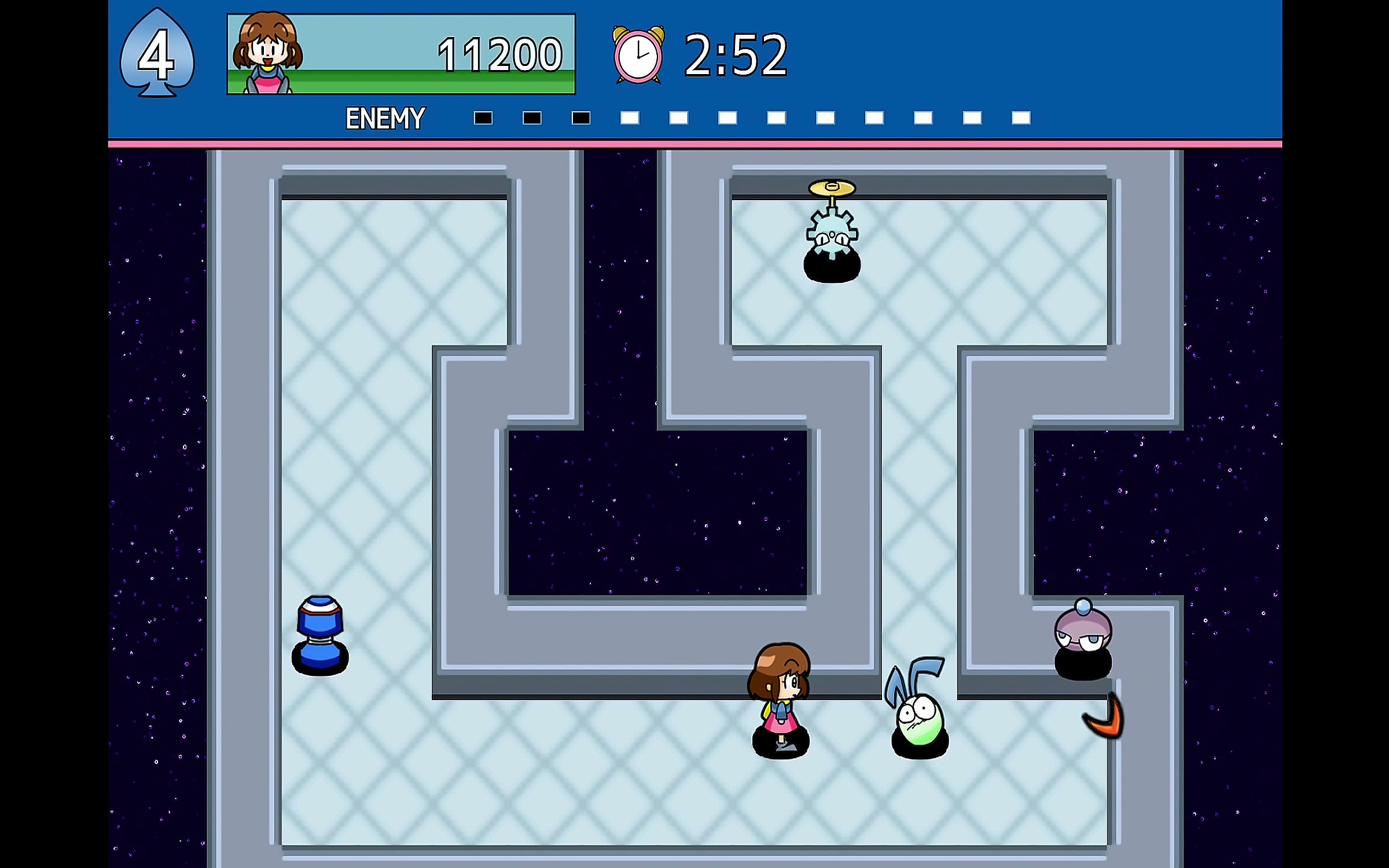Click the pink alarm clock icon

[x=638, y=55]
